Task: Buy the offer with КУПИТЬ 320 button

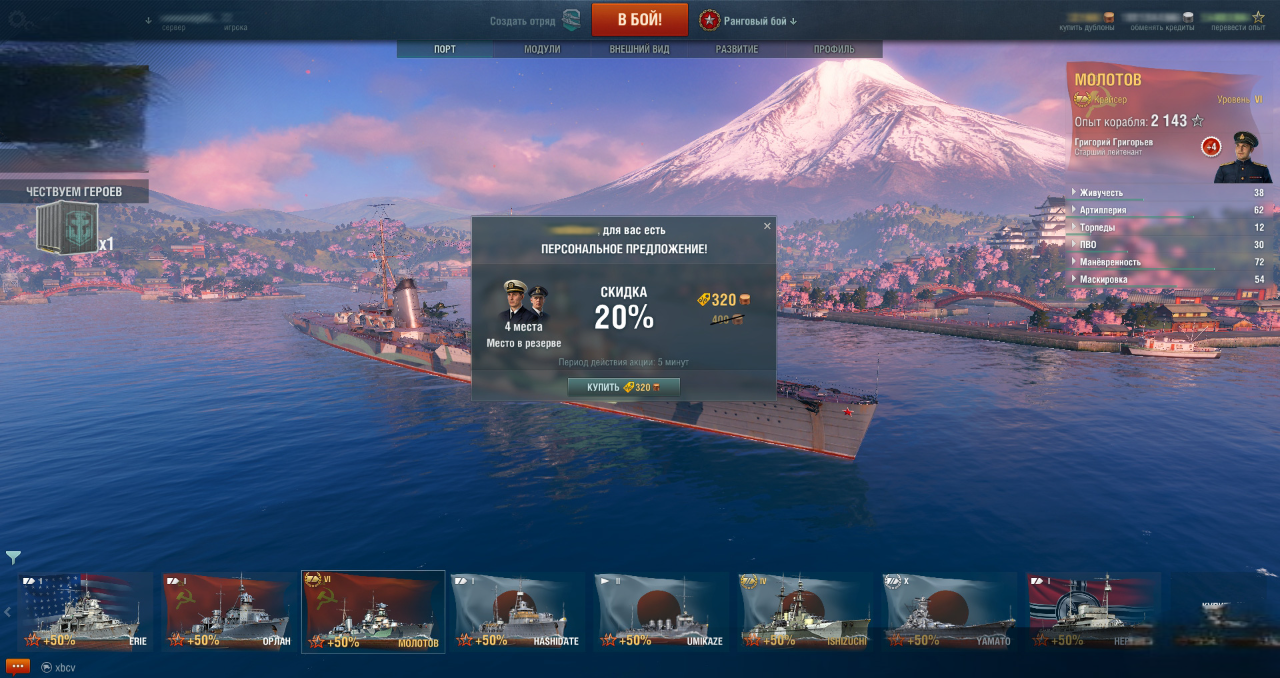Action: click(x=623, y=387)
